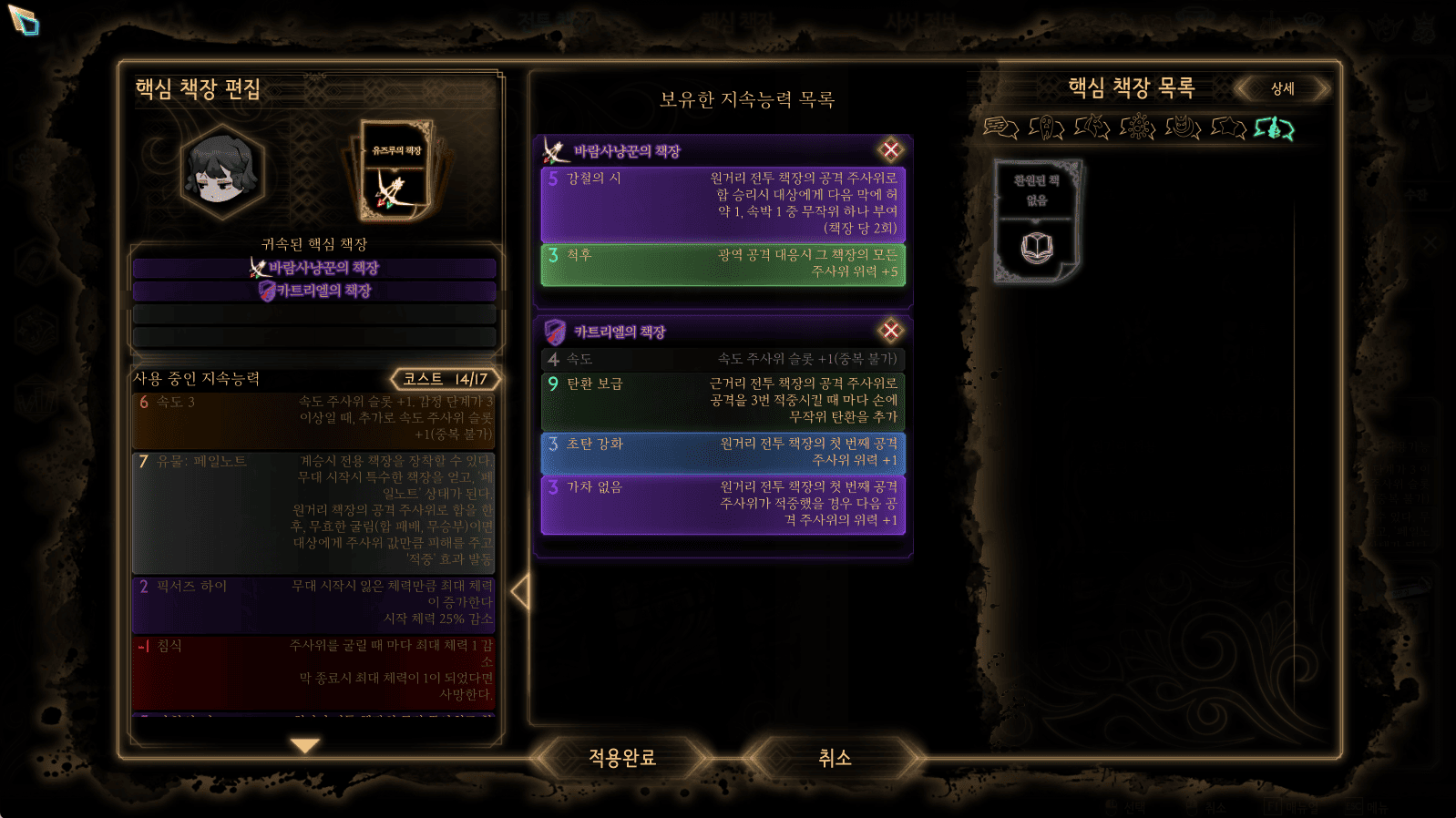This screenshot has height=818, width=1456.
Task: Cancel editing with the 취소 button
Action: click(834, 758)
